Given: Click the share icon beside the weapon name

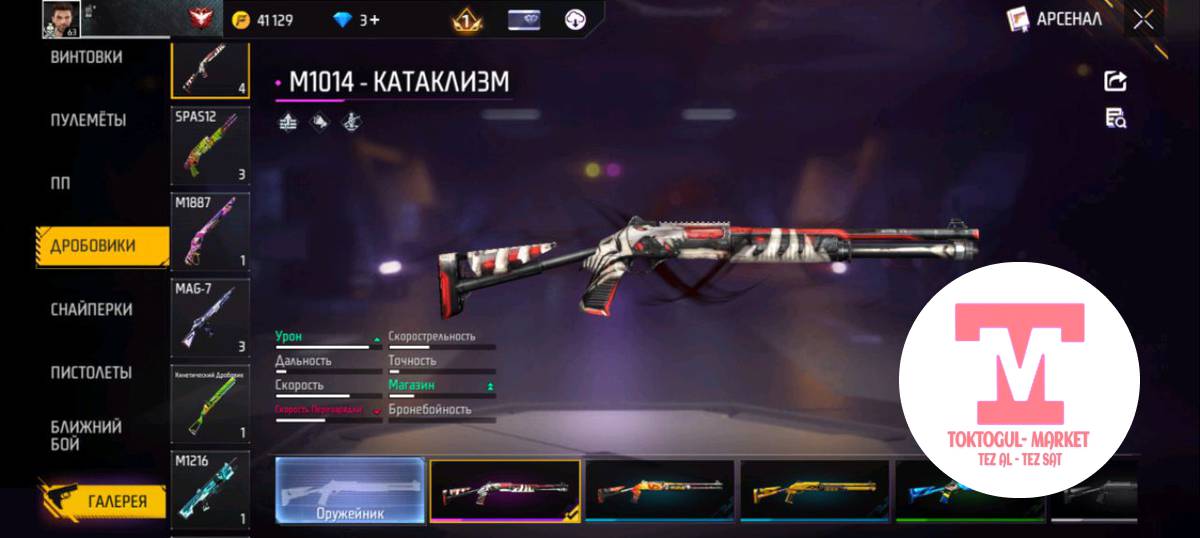Looking at the screenshot, I should (1115, 82).
